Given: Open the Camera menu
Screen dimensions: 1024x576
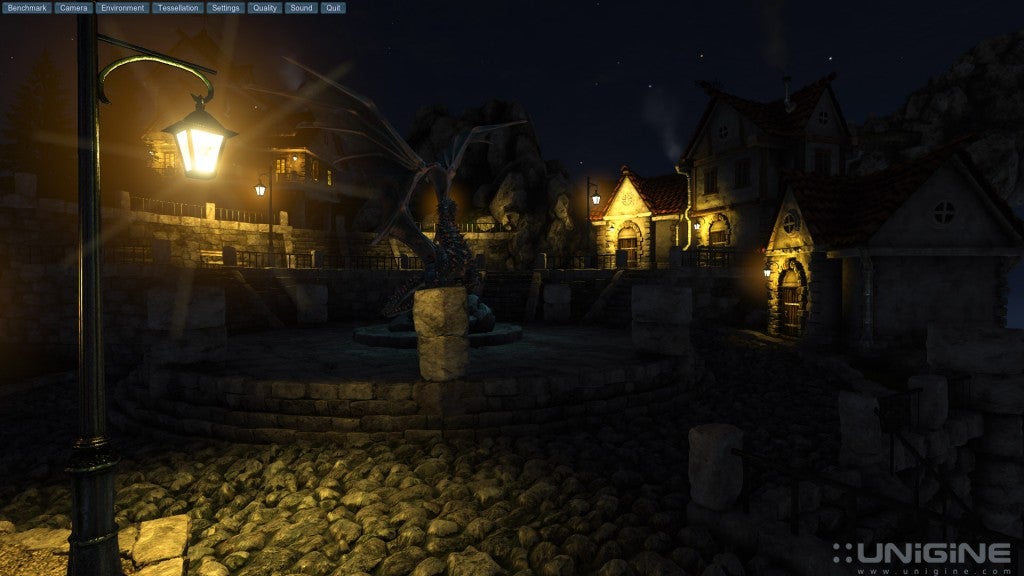Looking at the screenshot, I should point(74,8).
